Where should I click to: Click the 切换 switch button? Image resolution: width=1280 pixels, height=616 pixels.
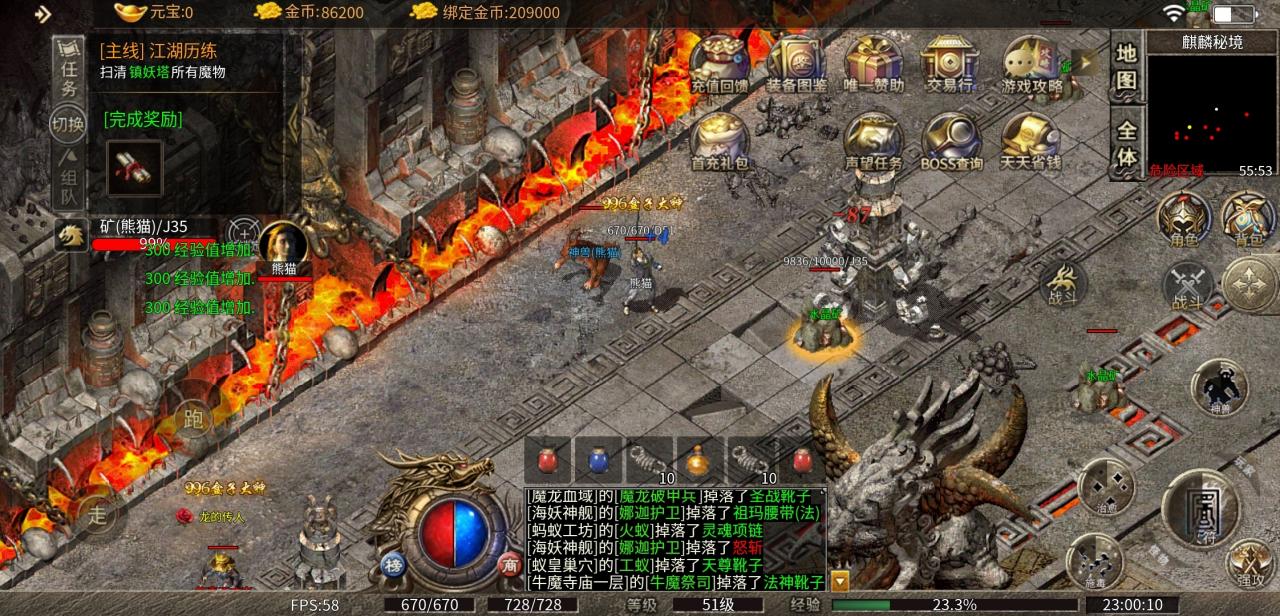pos(67,124)
